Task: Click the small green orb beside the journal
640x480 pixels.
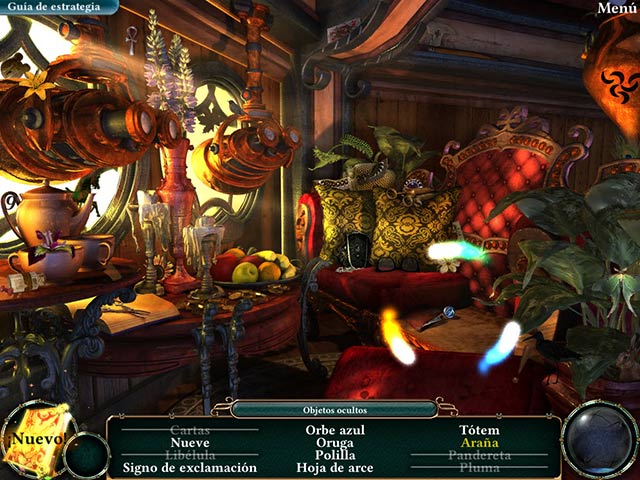Action: coord(87,455)
